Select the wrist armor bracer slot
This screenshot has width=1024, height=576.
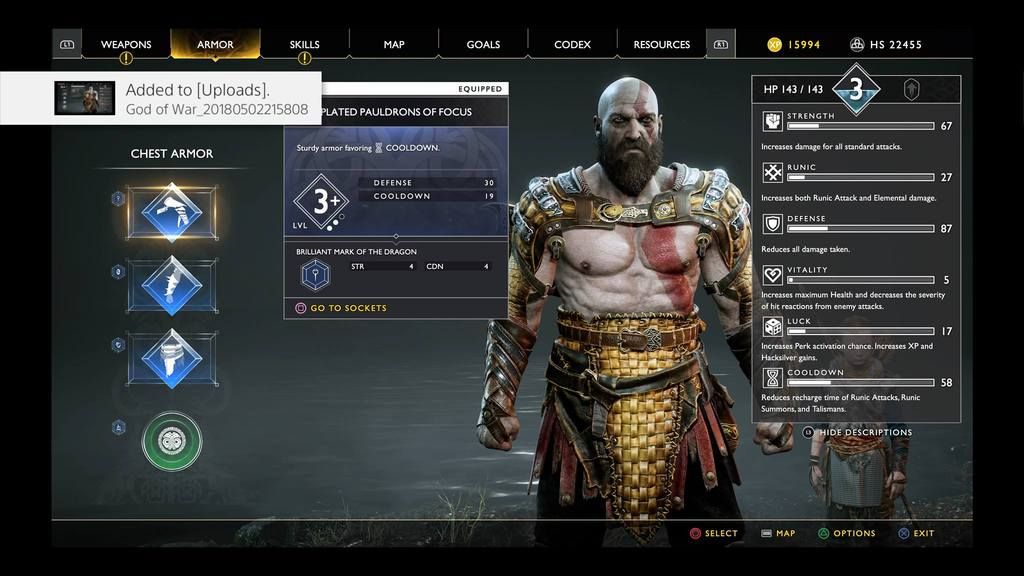[172, 285]
